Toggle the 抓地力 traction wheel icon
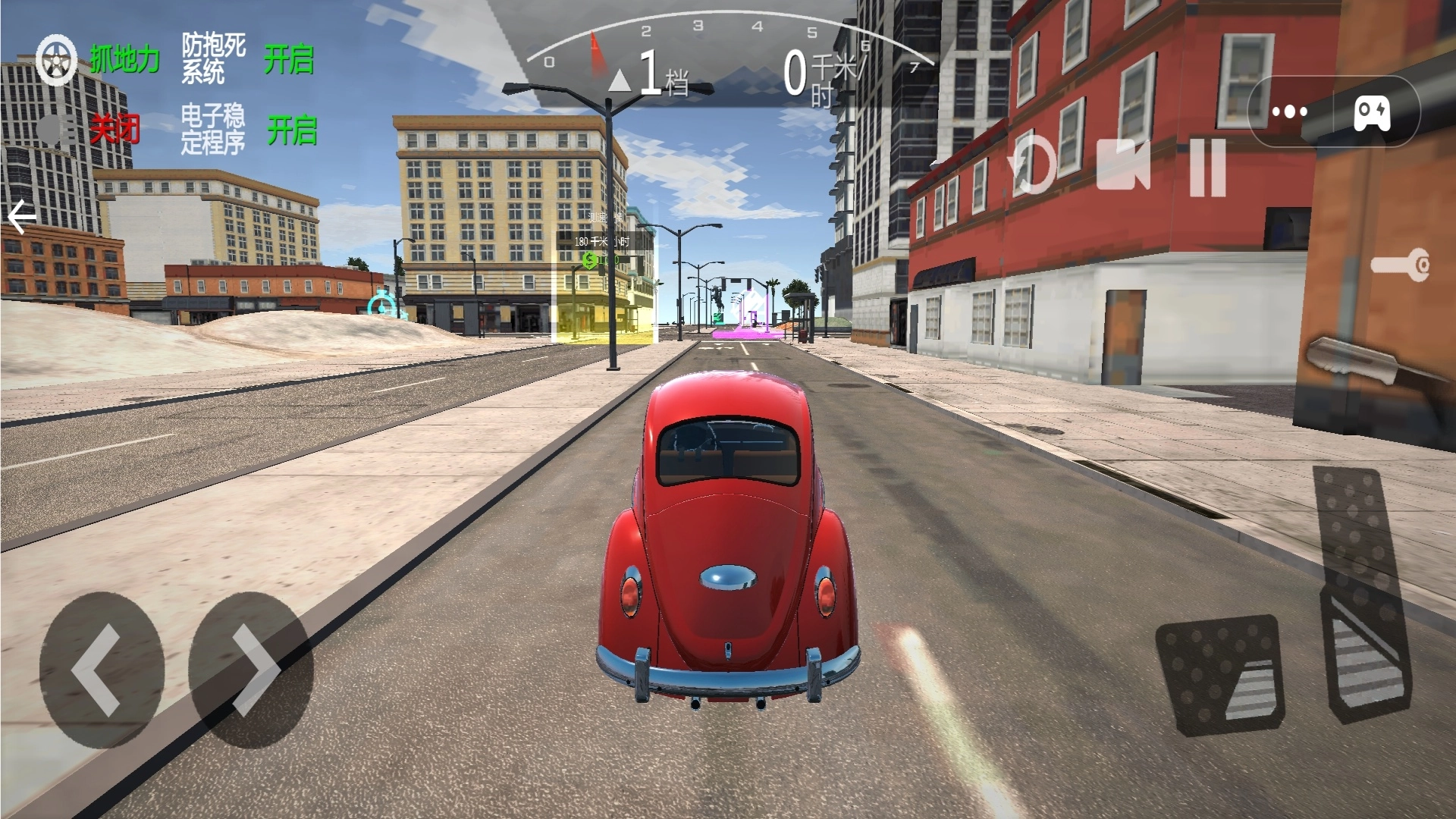 point(58,59)
